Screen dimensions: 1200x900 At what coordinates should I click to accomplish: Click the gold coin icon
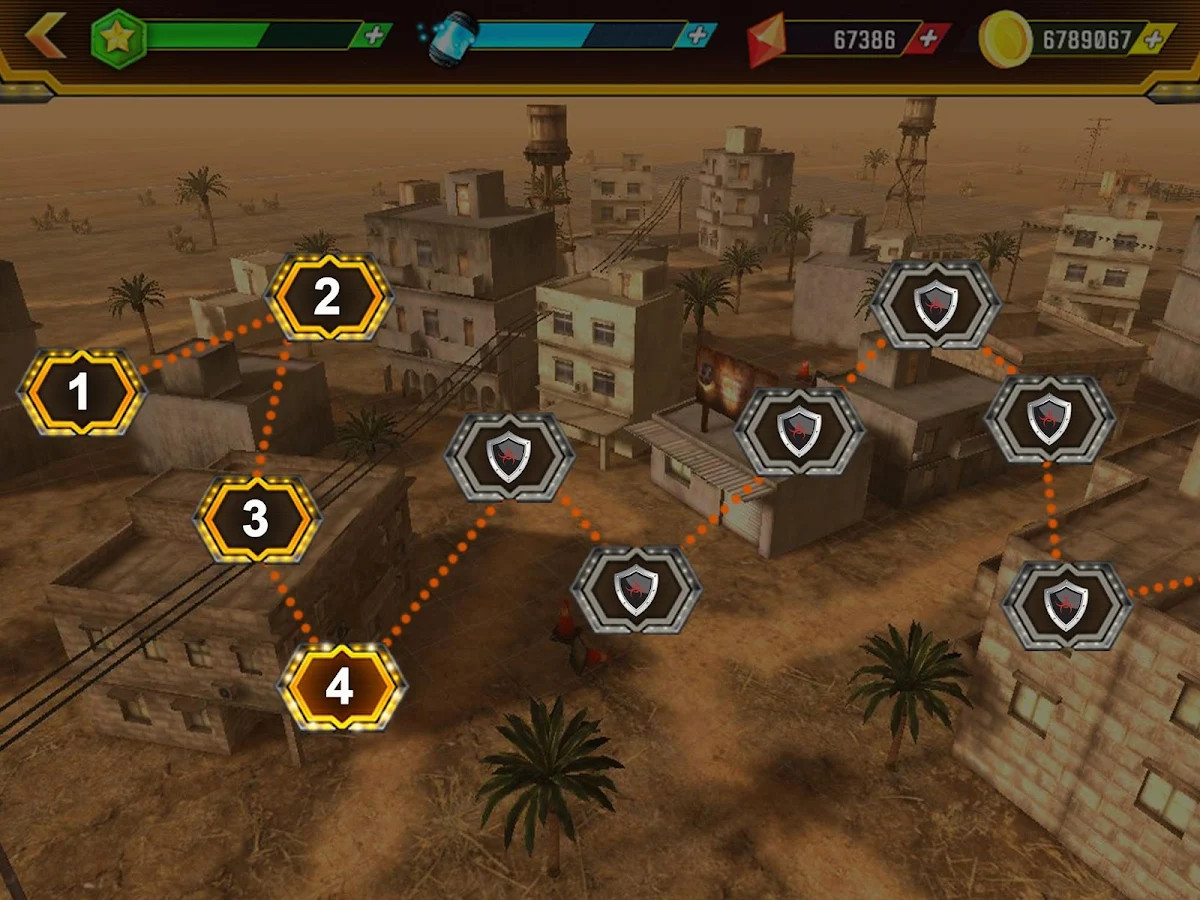(1005, 40)
